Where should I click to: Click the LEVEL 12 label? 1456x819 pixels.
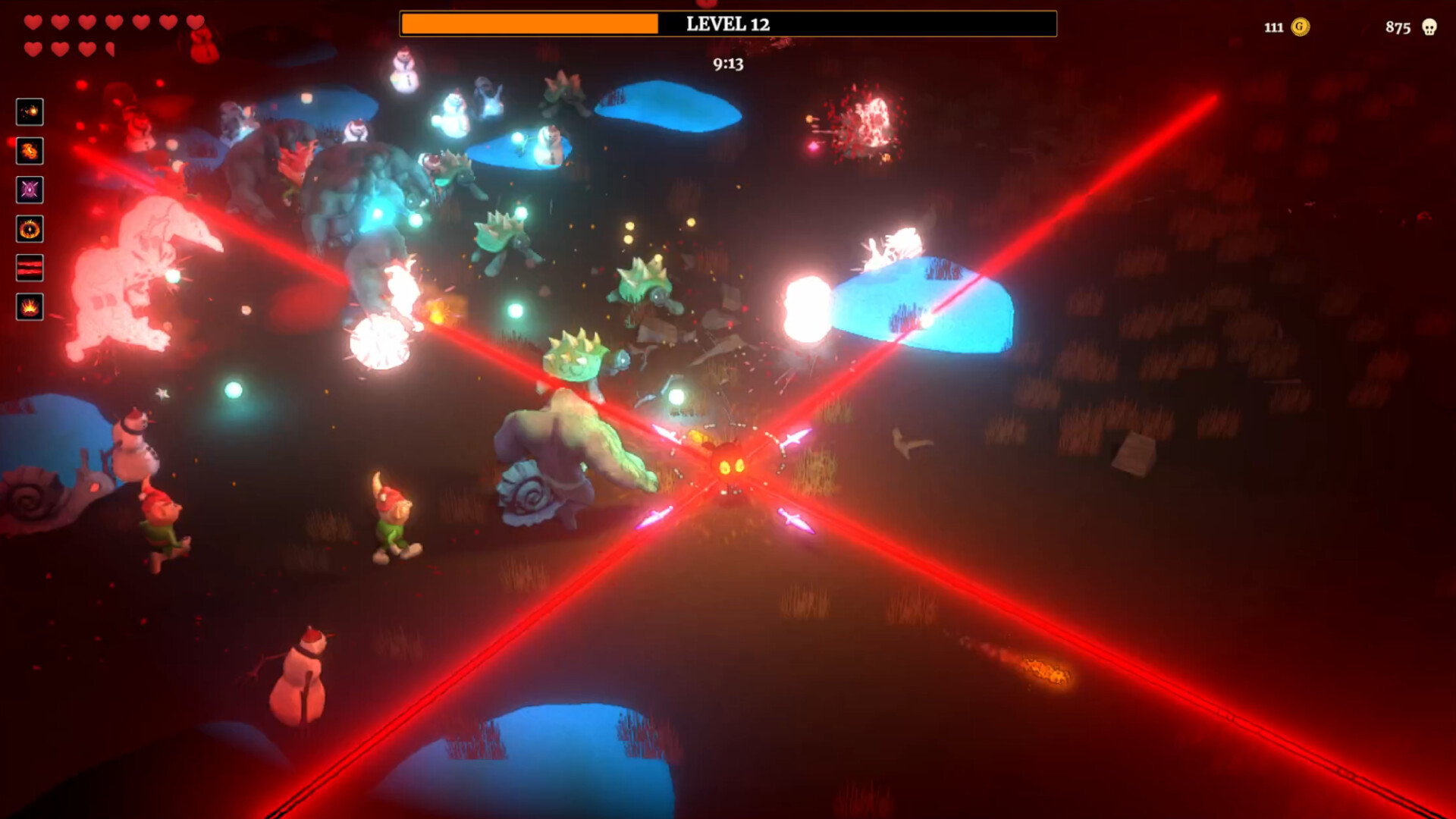[726, 24]
